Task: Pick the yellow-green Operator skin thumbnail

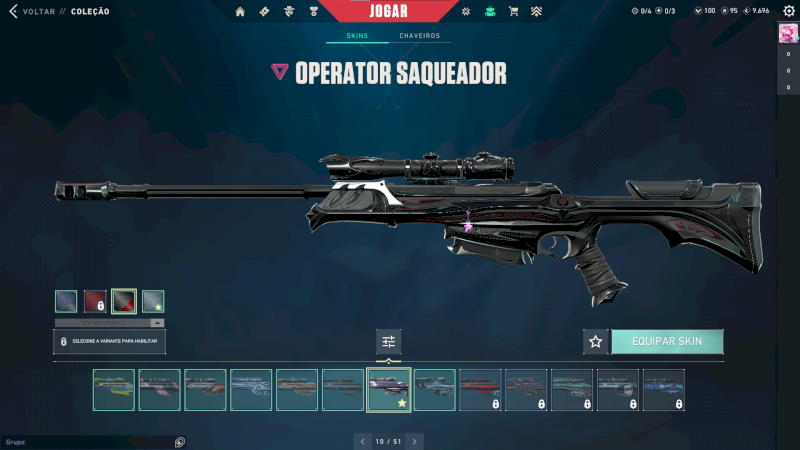Action: click(113, 390)
